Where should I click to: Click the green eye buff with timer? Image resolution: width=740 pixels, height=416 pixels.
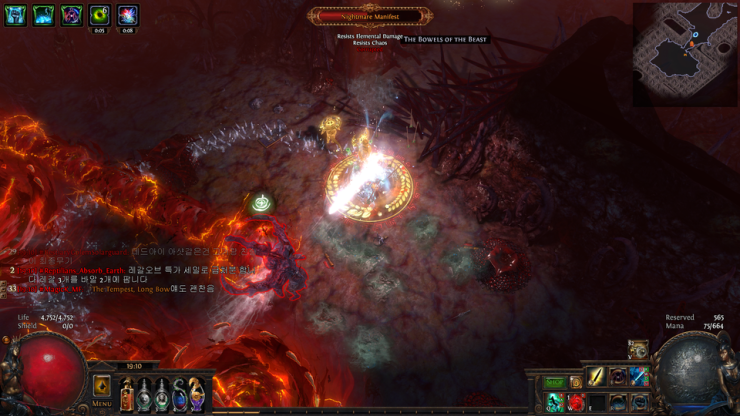click(x=99, y=15)
